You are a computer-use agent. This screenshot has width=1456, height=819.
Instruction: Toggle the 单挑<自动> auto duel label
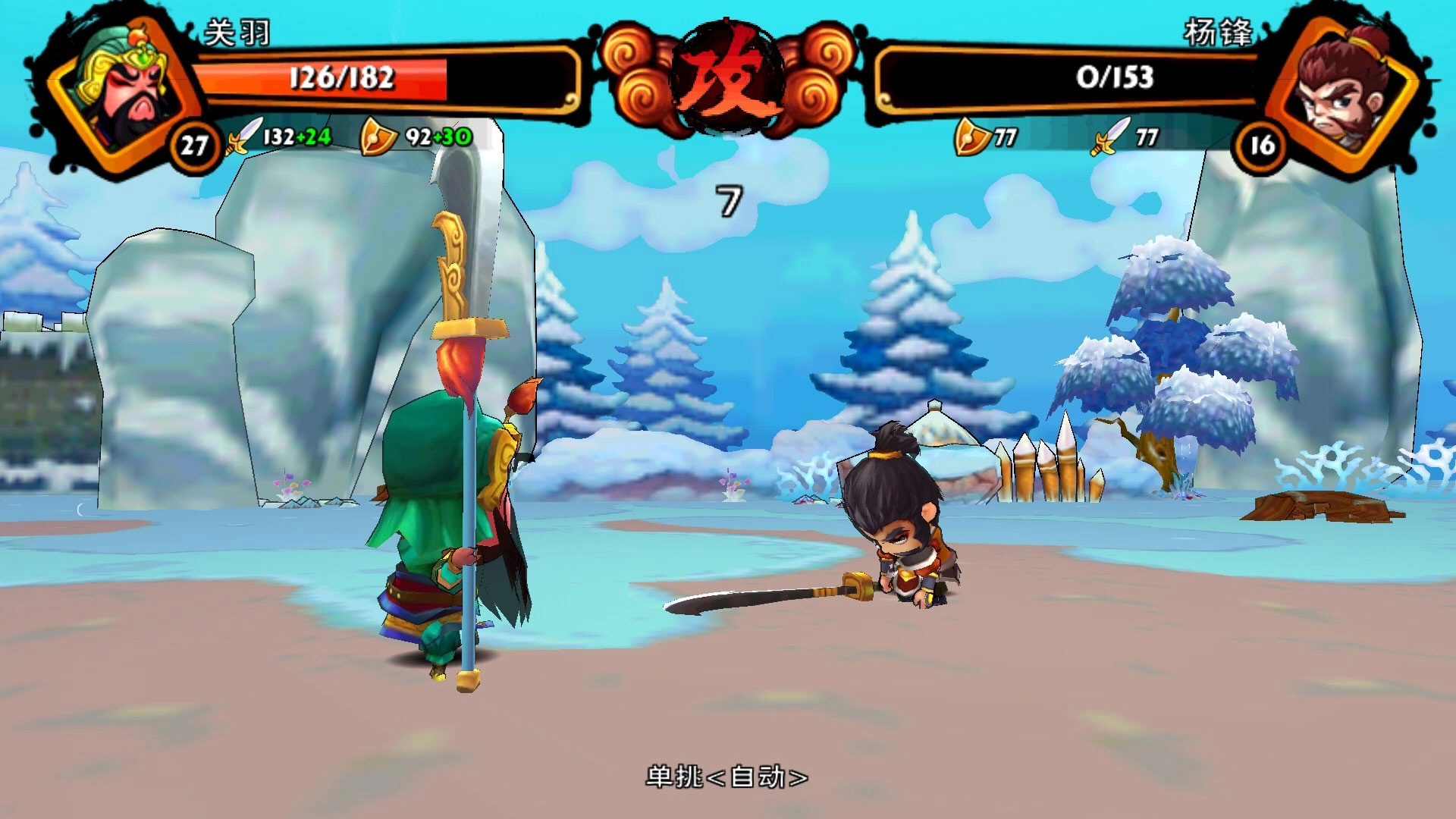coord(726,777)
